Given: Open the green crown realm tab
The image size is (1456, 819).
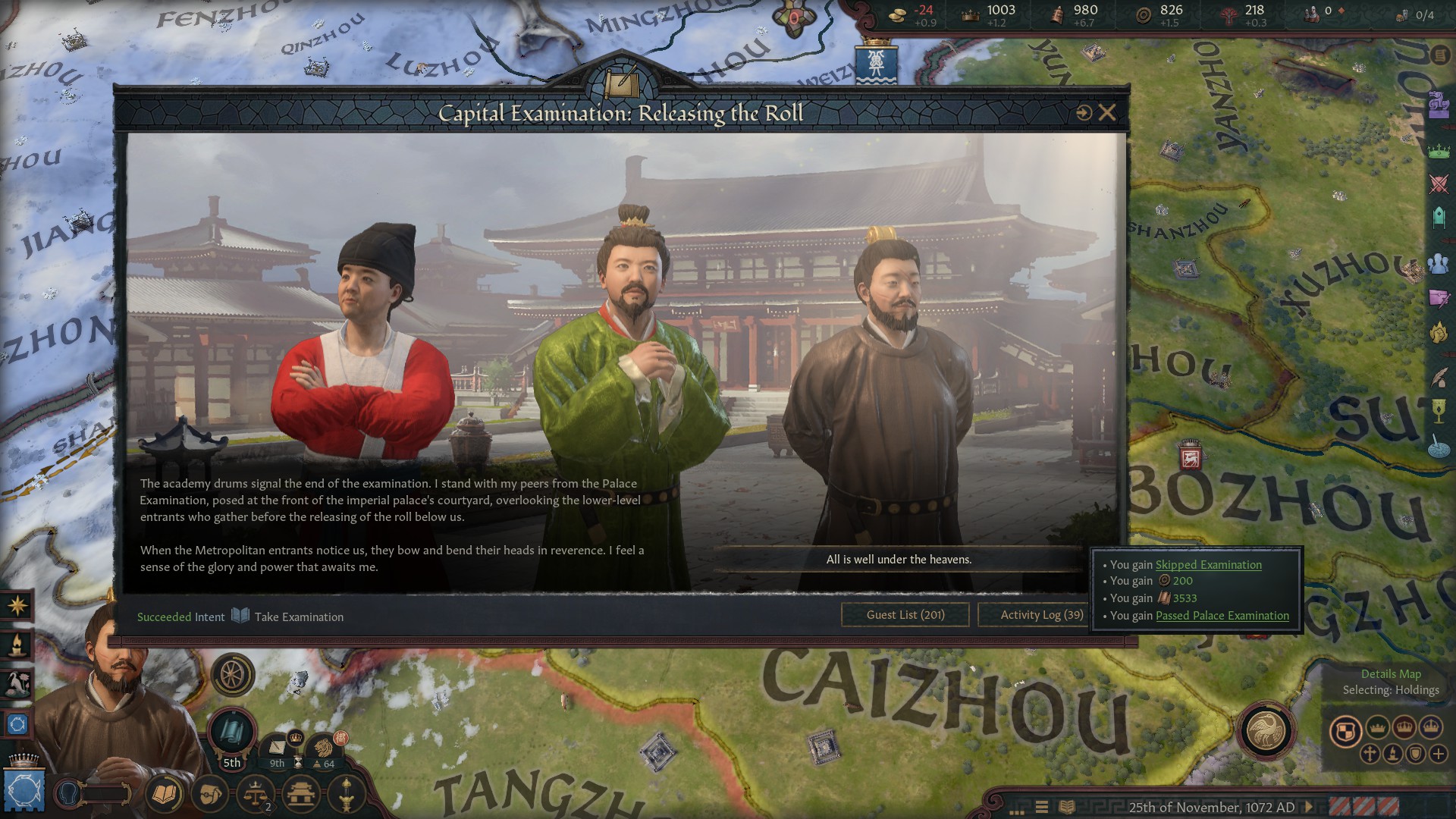Looking at the screenshot, I should pyautogui.click(x=1439, y=150).
